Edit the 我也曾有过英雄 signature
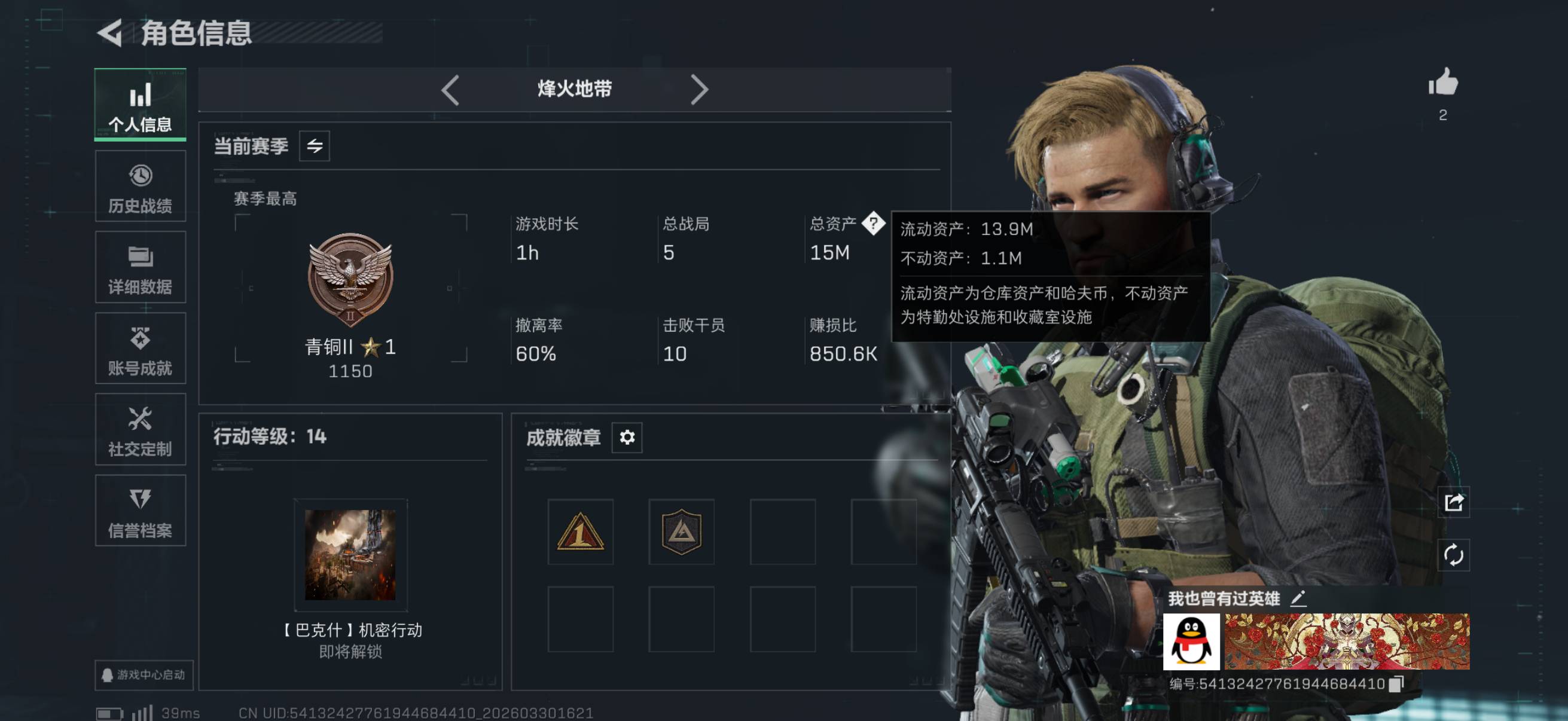Image resolution: width=1568 pixels, height=721 pixels. [x=1298, y=598]
